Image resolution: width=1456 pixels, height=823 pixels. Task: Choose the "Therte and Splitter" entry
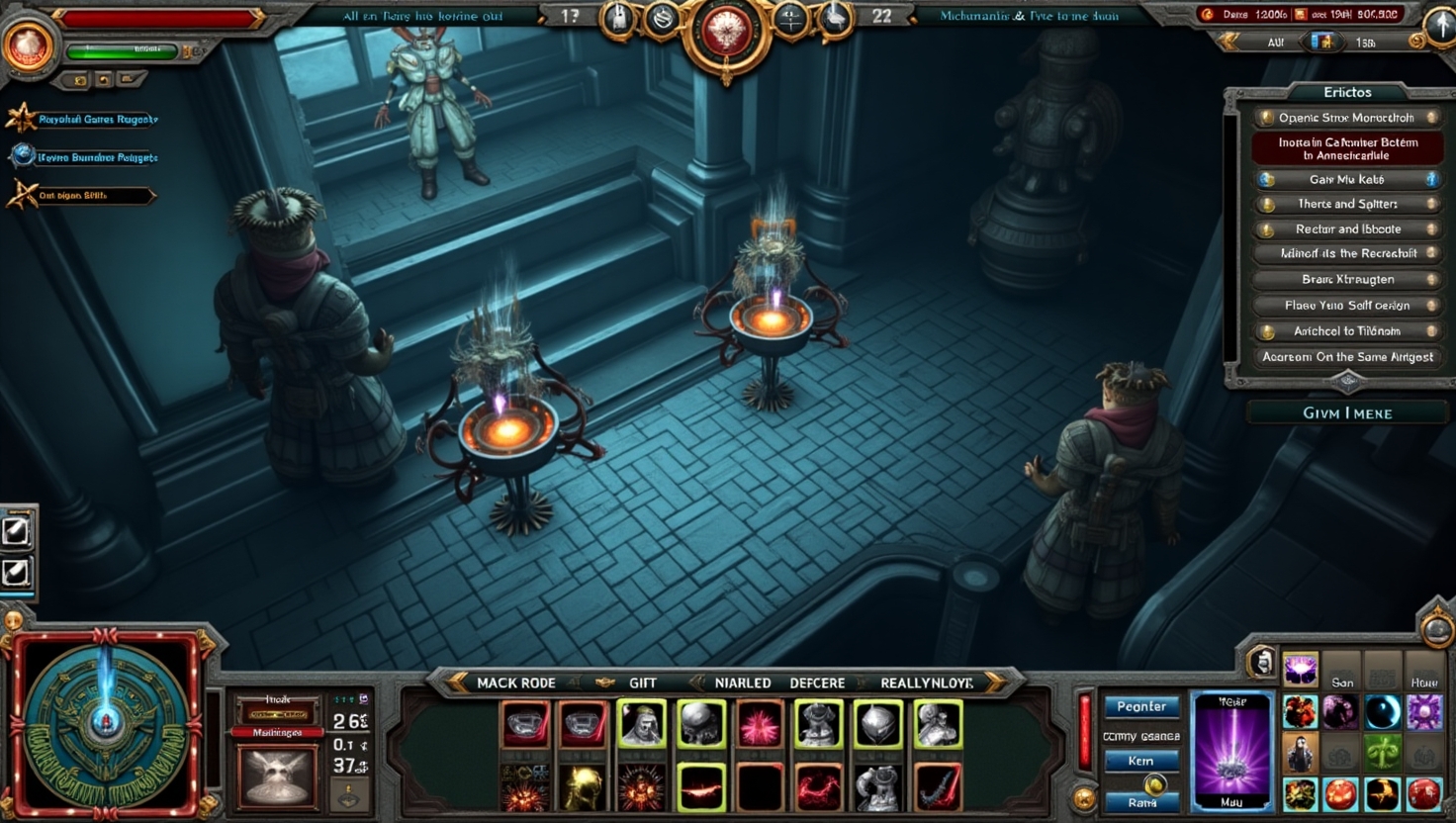tap(1346, 204)
